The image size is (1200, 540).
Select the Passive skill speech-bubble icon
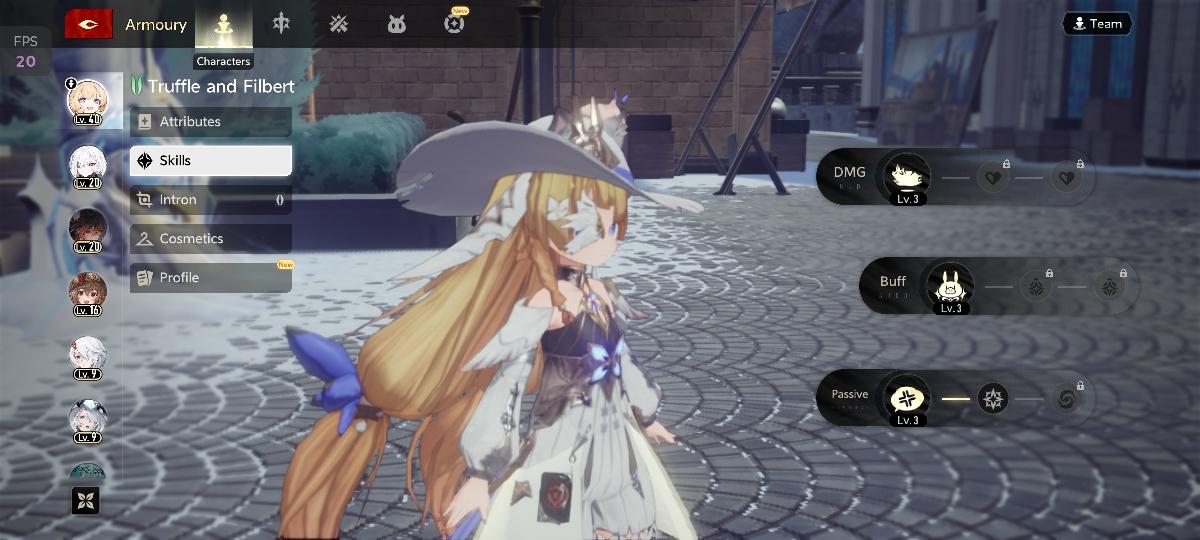pyautogui.click(x=908, y=398)
